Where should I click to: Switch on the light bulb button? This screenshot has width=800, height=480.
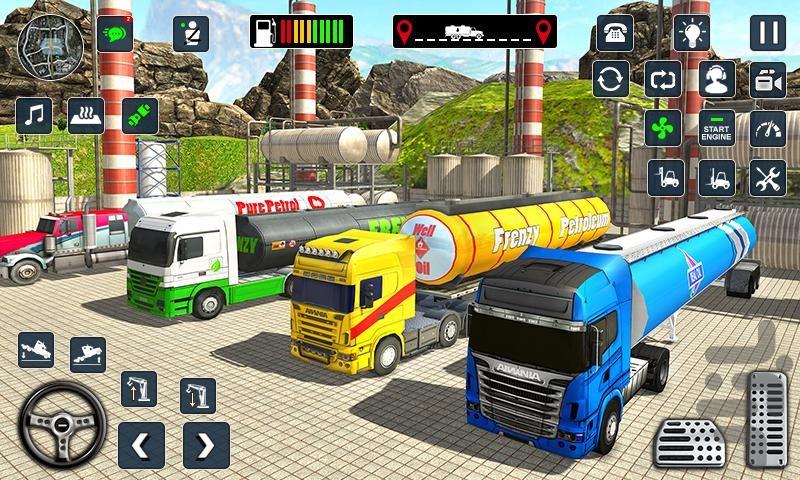click(691, 32)
